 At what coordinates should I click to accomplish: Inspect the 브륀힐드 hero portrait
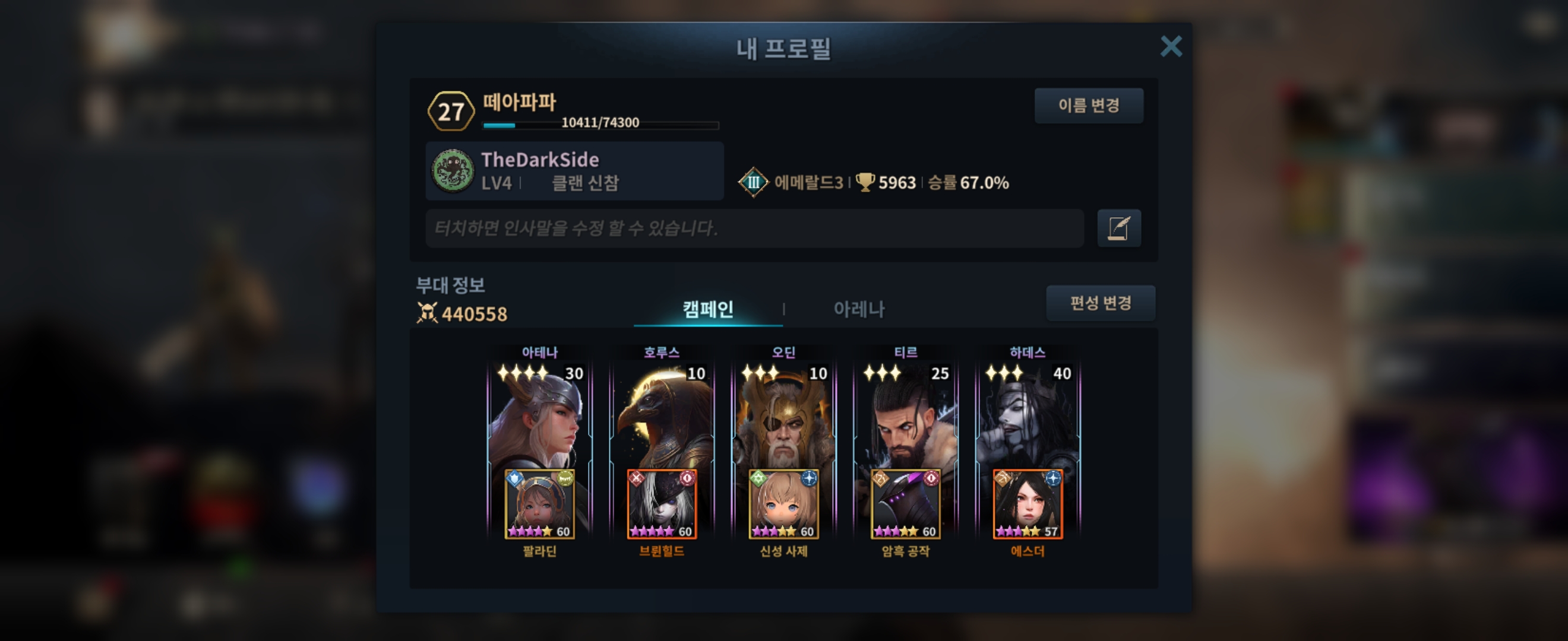tap(662, 504)
